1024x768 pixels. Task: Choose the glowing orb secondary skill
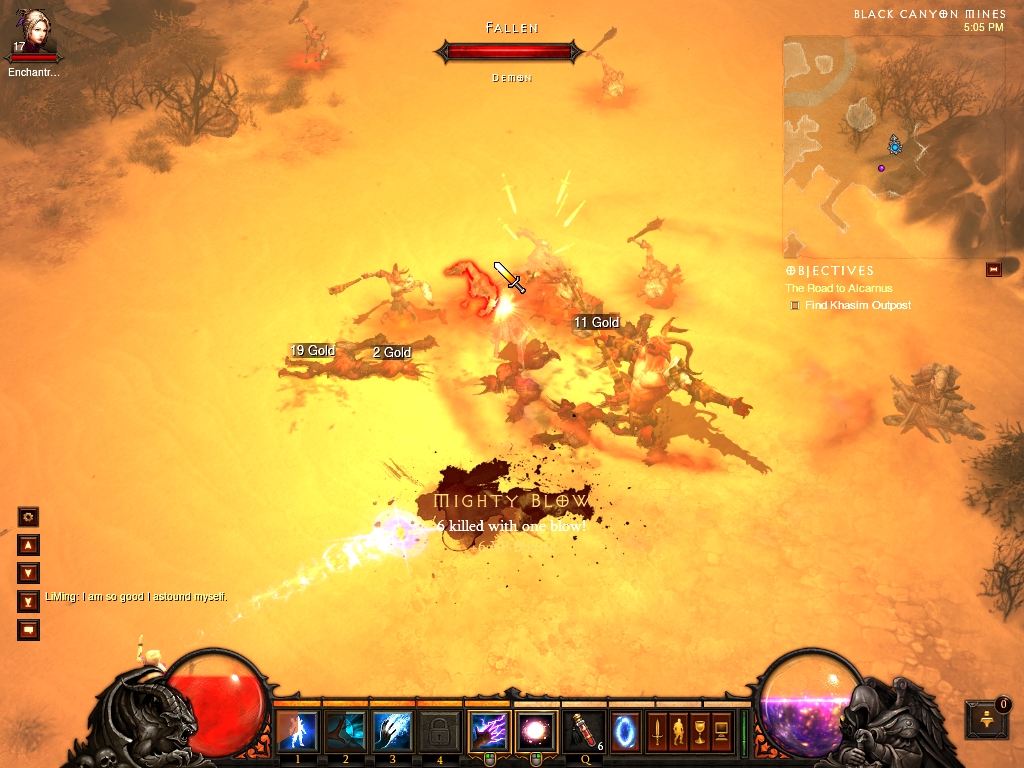coord(535,731)
